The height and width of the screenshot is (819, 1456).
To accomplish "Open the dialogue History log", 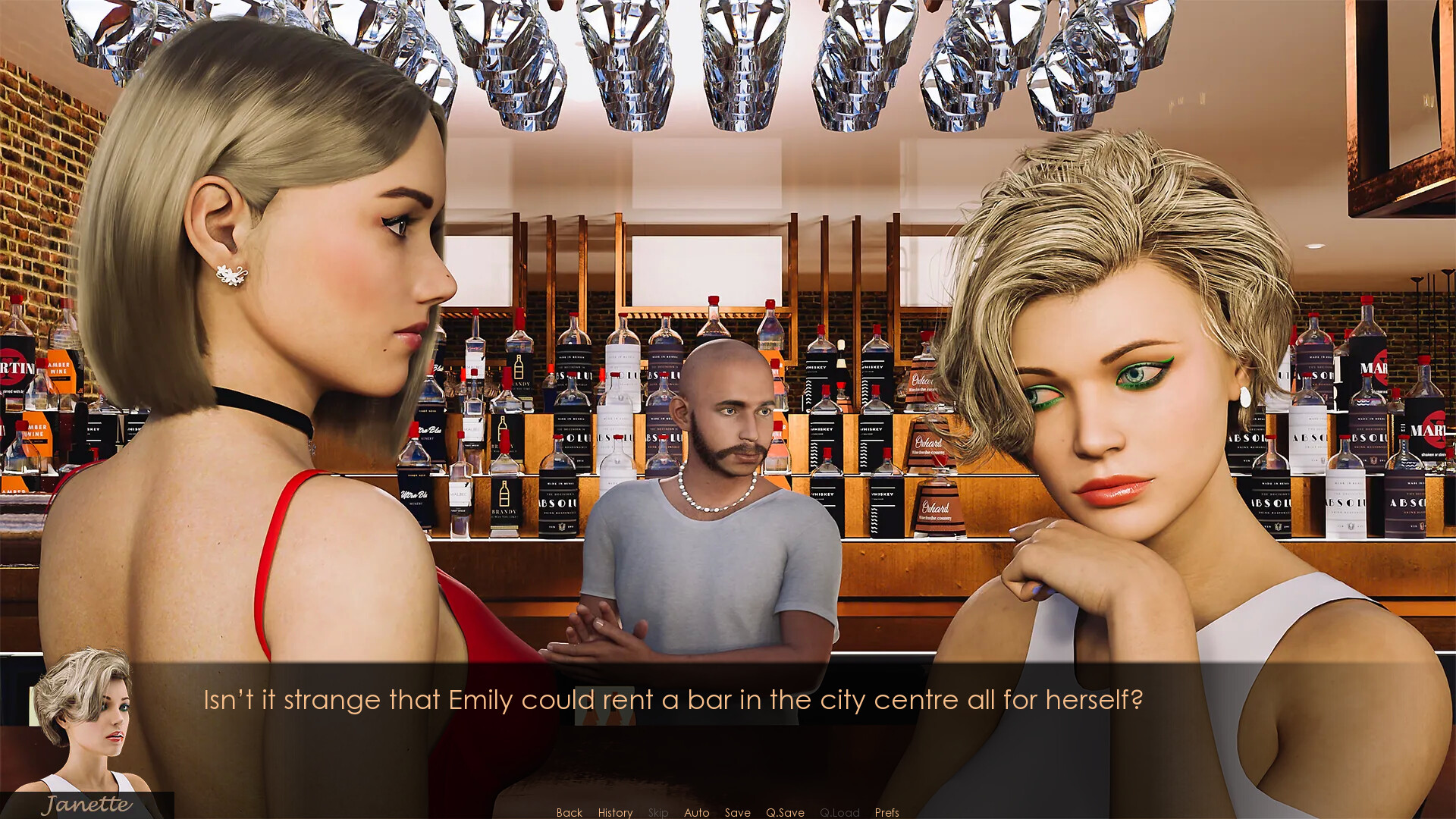I will pyautogui.click(x=615, y=812).
